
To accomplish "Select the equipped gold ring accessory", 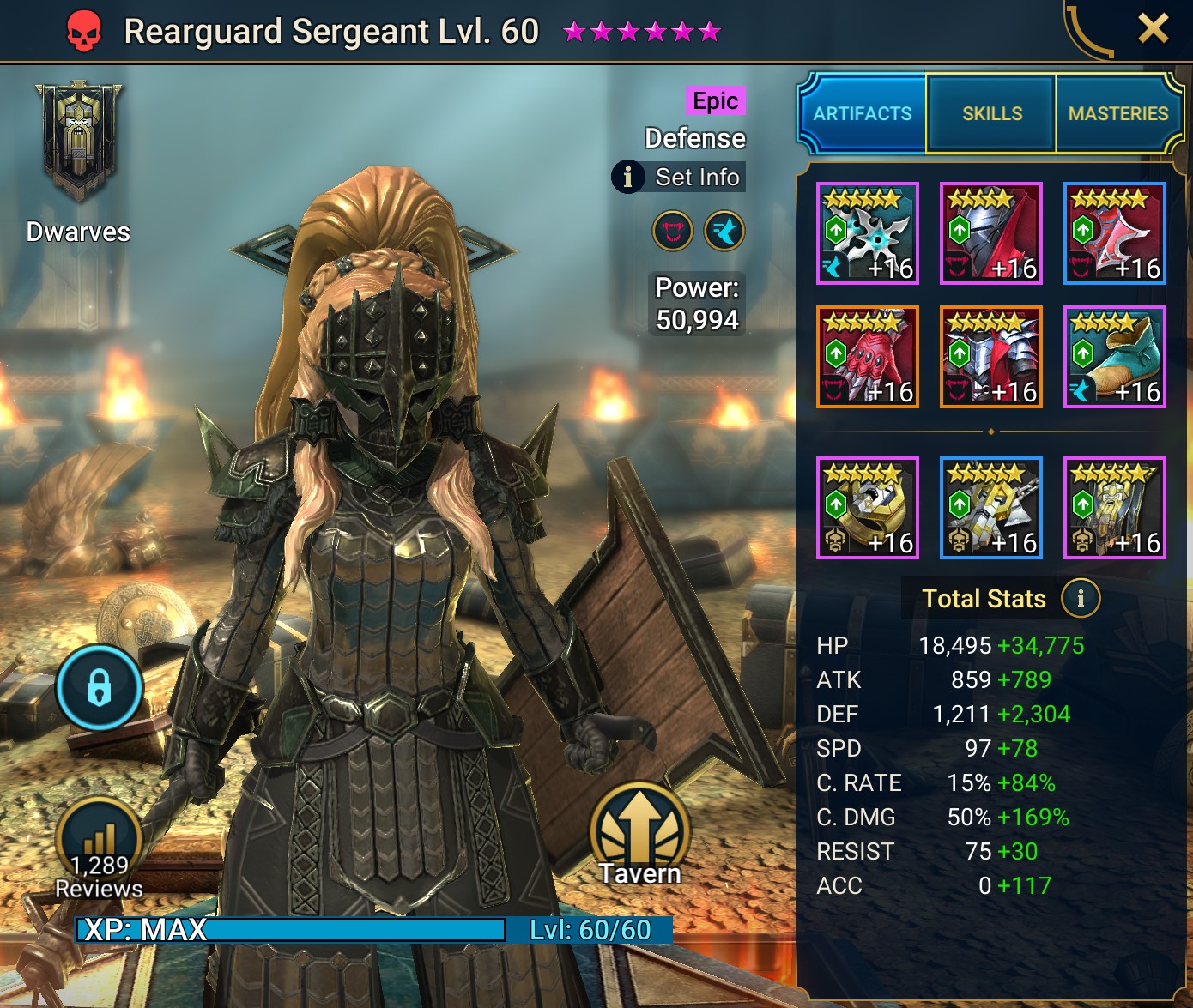I will pos(868,508).
